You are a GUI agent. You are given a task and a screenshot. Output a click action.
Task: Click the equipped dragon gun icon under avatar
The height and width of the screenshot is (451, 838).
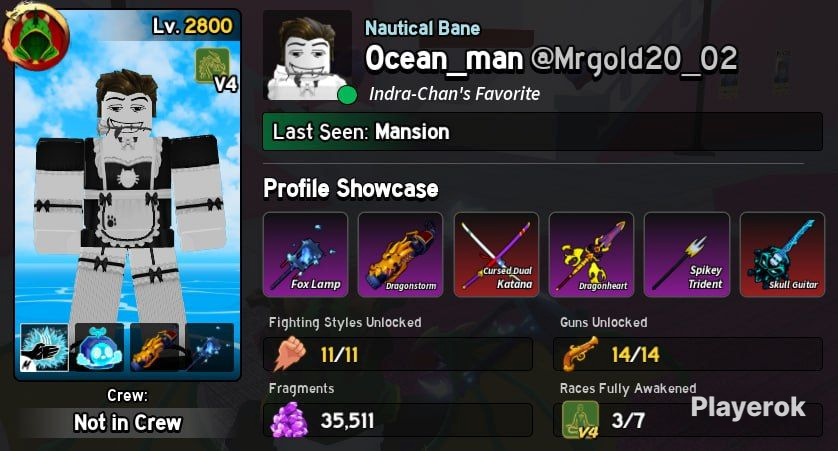[x=154, y=347]
